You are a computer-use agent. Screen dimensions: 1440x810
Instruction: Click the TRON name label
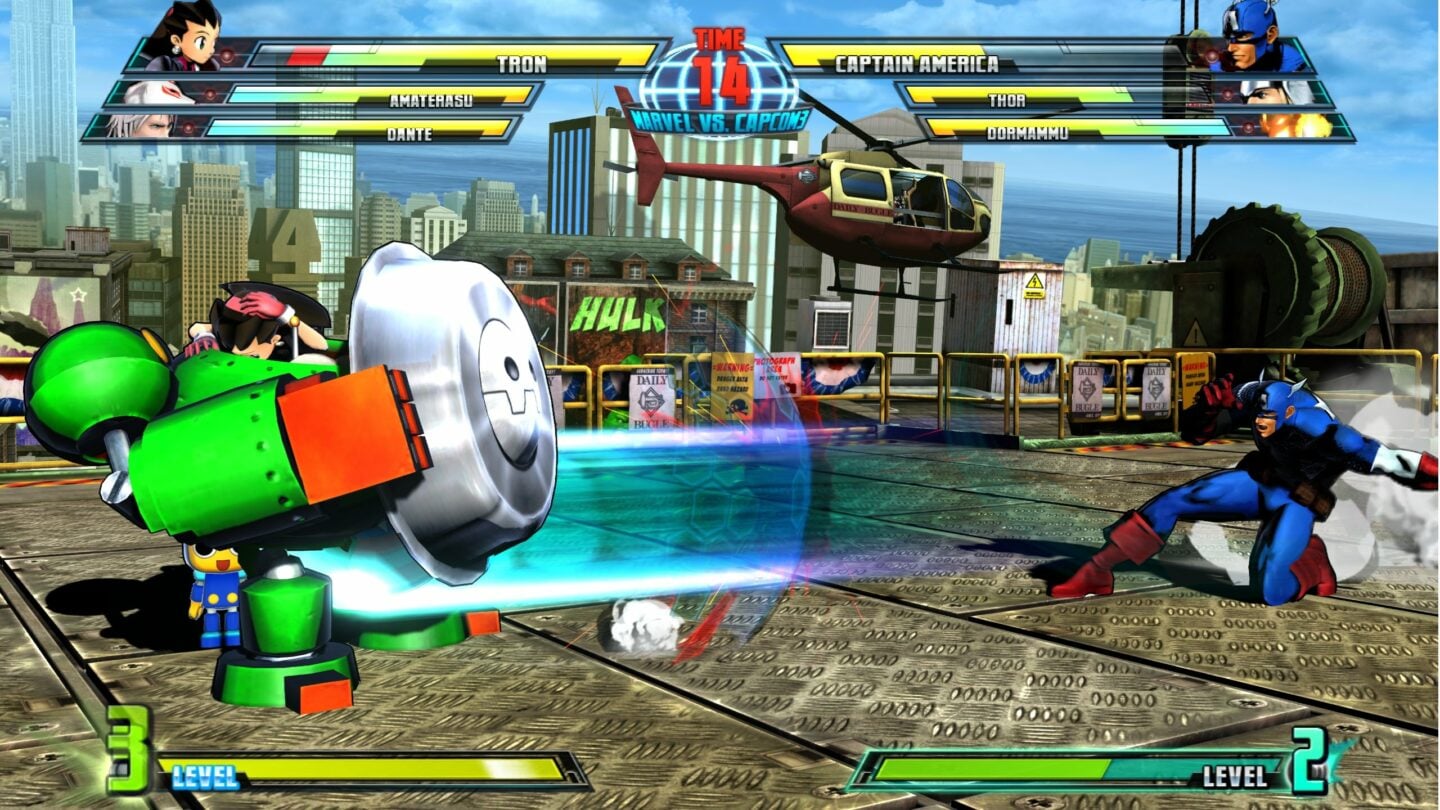coord(520,62)
